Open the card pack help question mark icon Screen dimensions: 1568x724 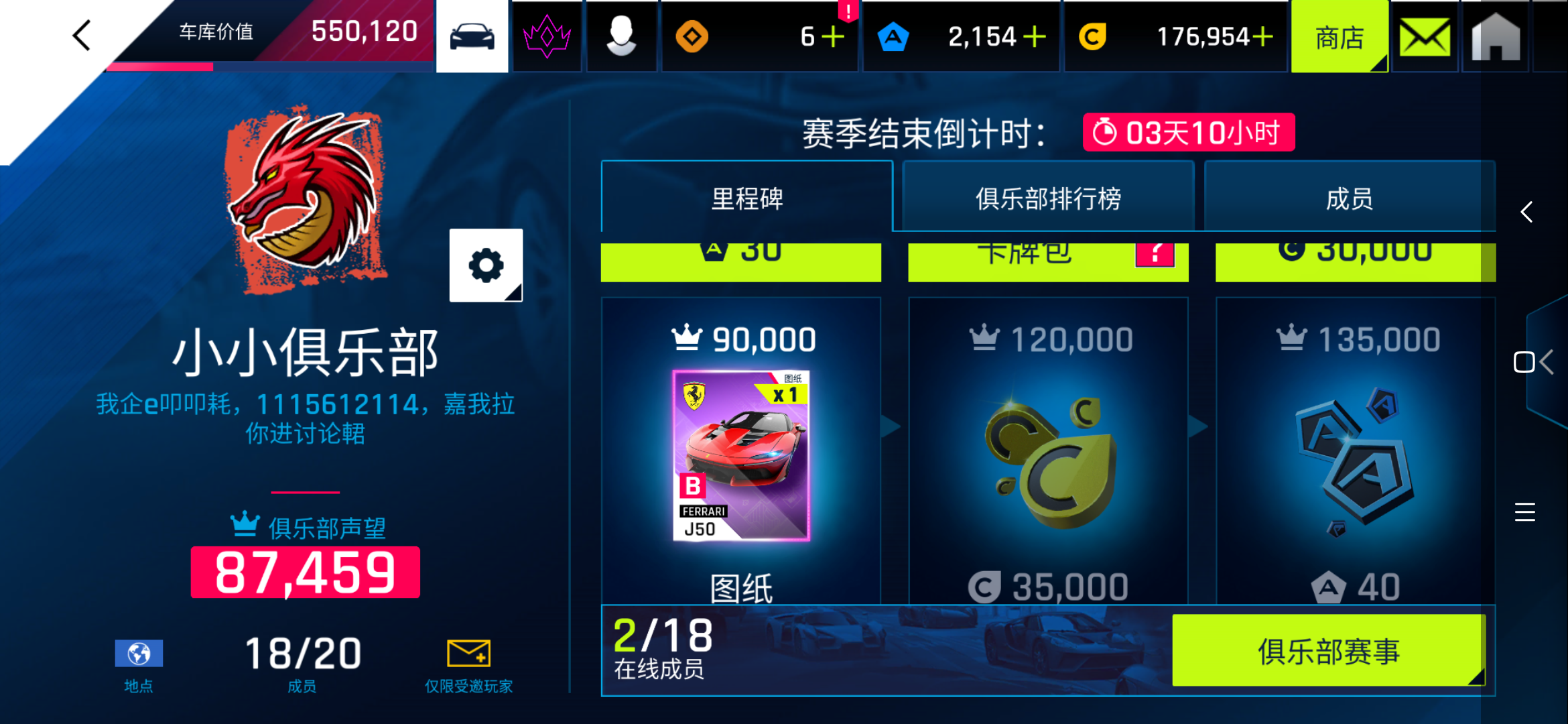click(1155, 254)
